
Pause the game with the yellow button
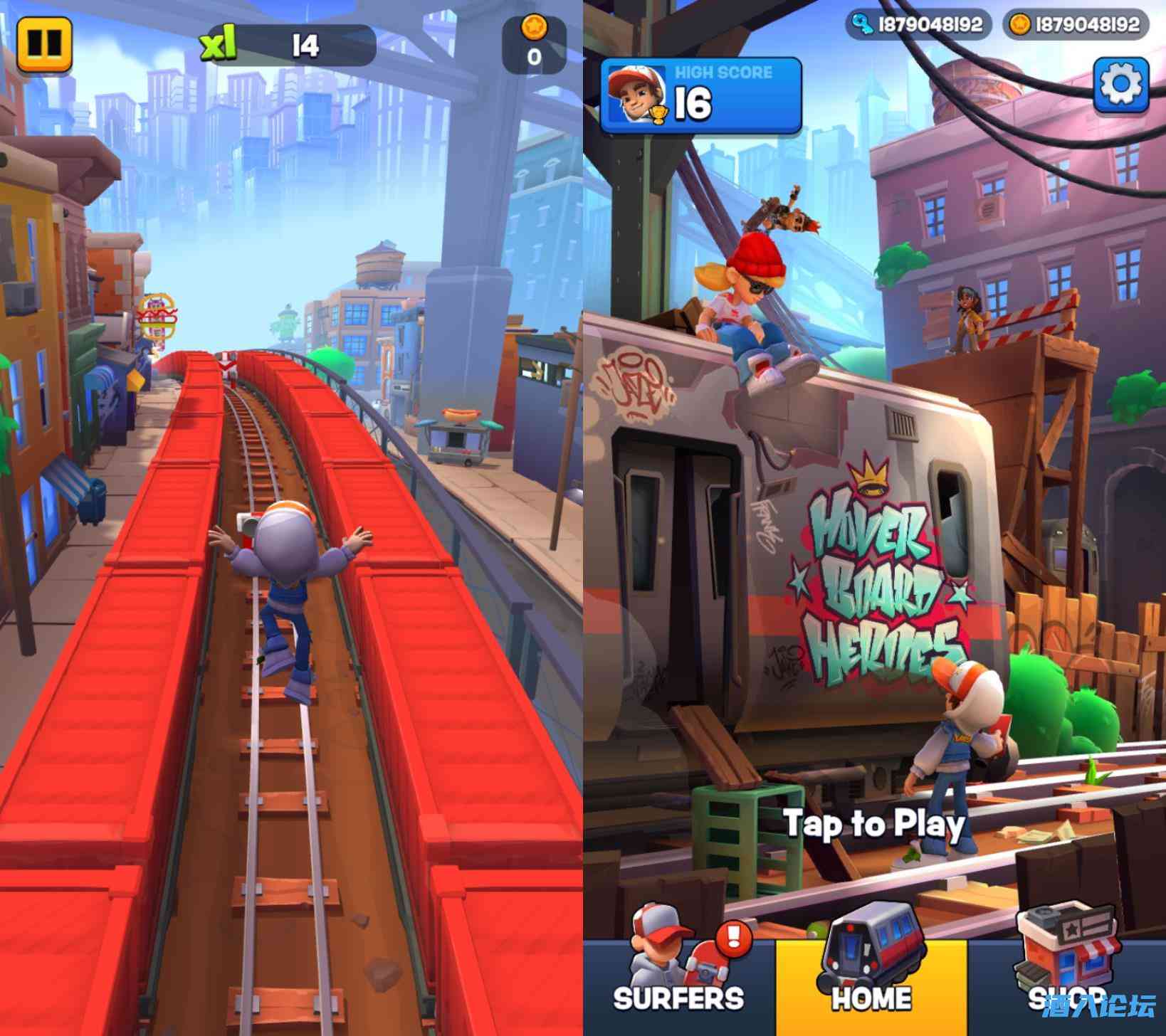44,43
